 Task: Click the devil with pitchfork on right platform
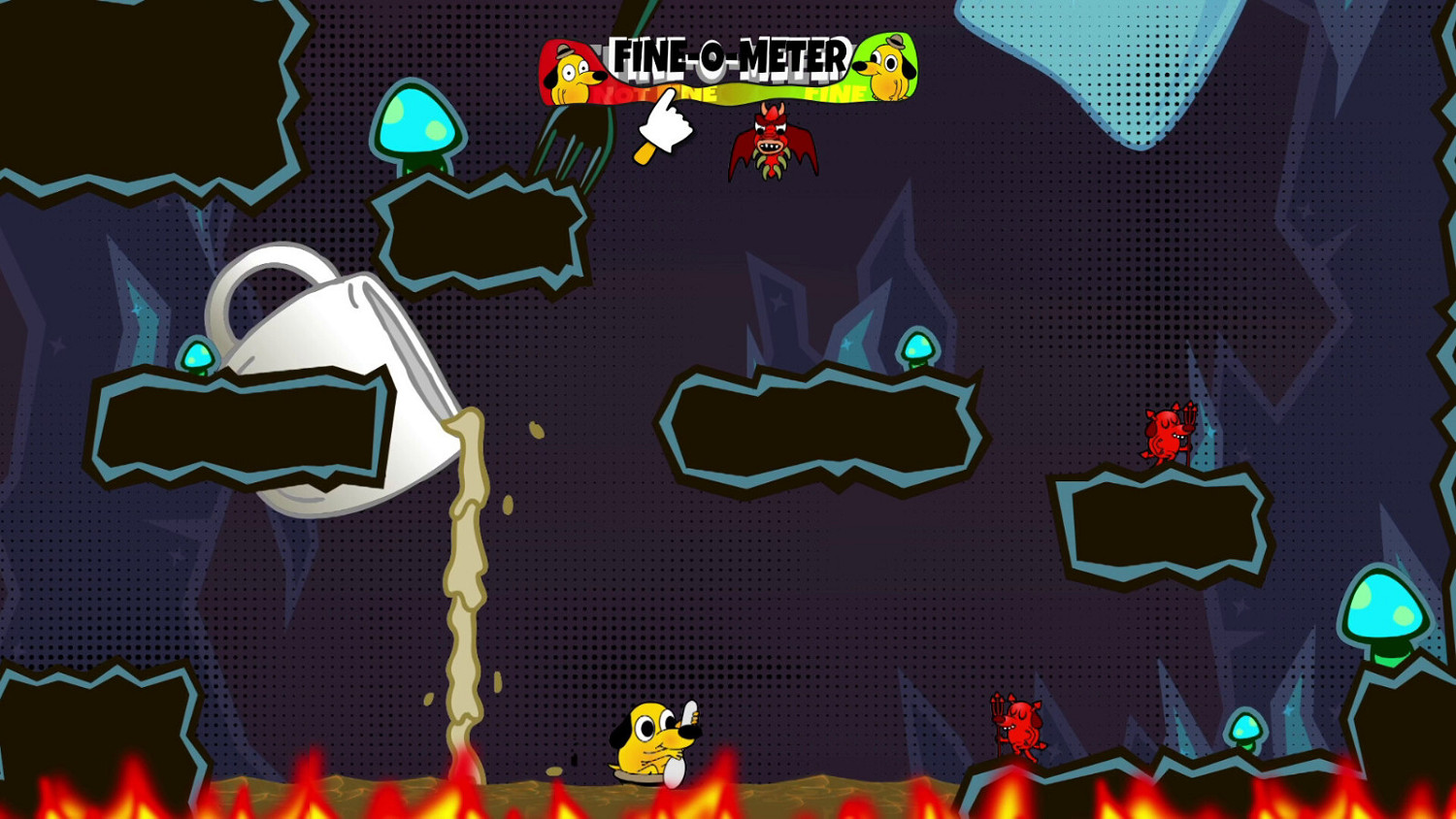coord(1163,435)
